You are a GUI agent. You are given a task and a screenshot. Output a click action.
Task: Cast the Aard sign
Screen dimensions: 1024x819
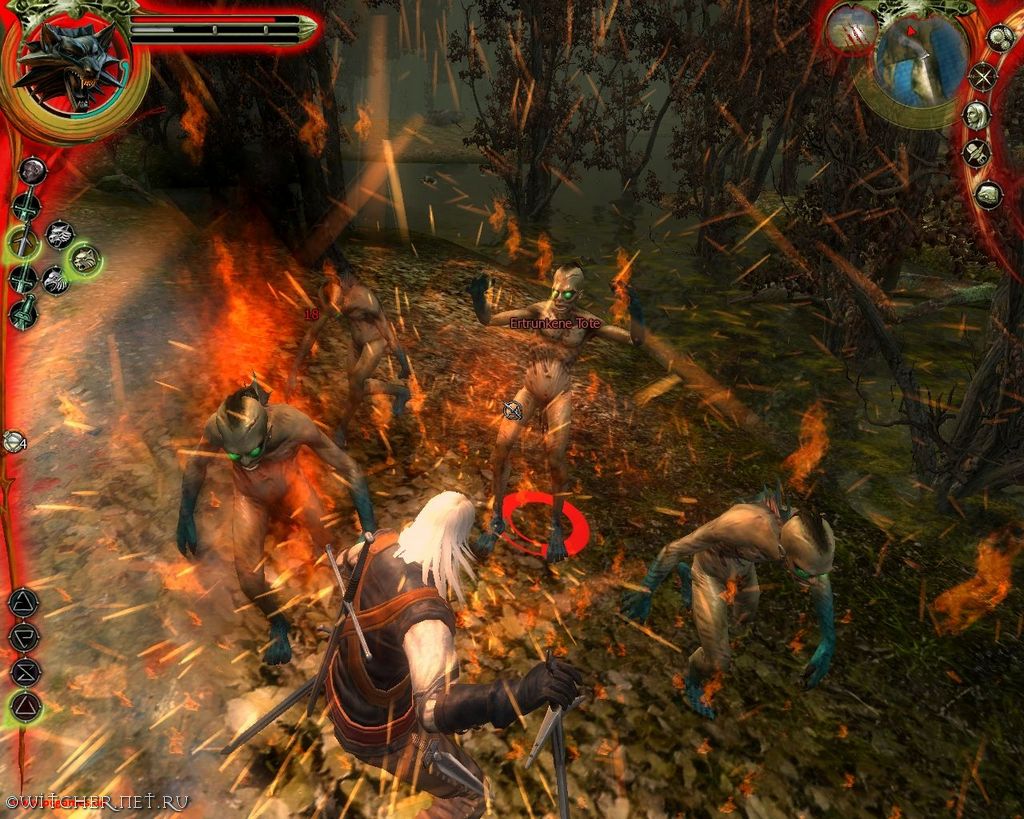23,602
